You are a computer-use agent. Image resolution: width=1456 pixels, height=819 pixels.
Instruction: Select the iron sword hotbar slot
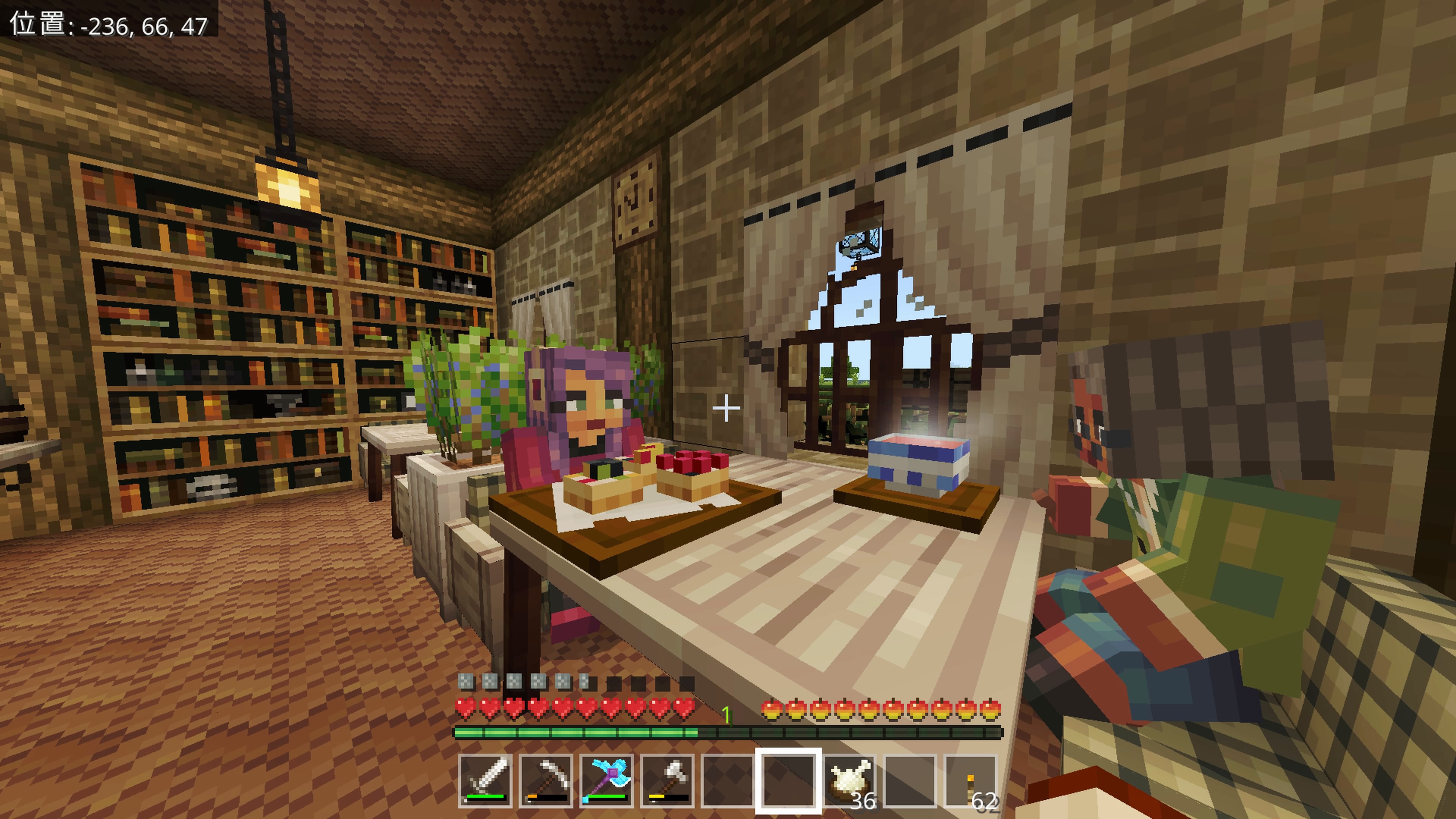[485, 781]
